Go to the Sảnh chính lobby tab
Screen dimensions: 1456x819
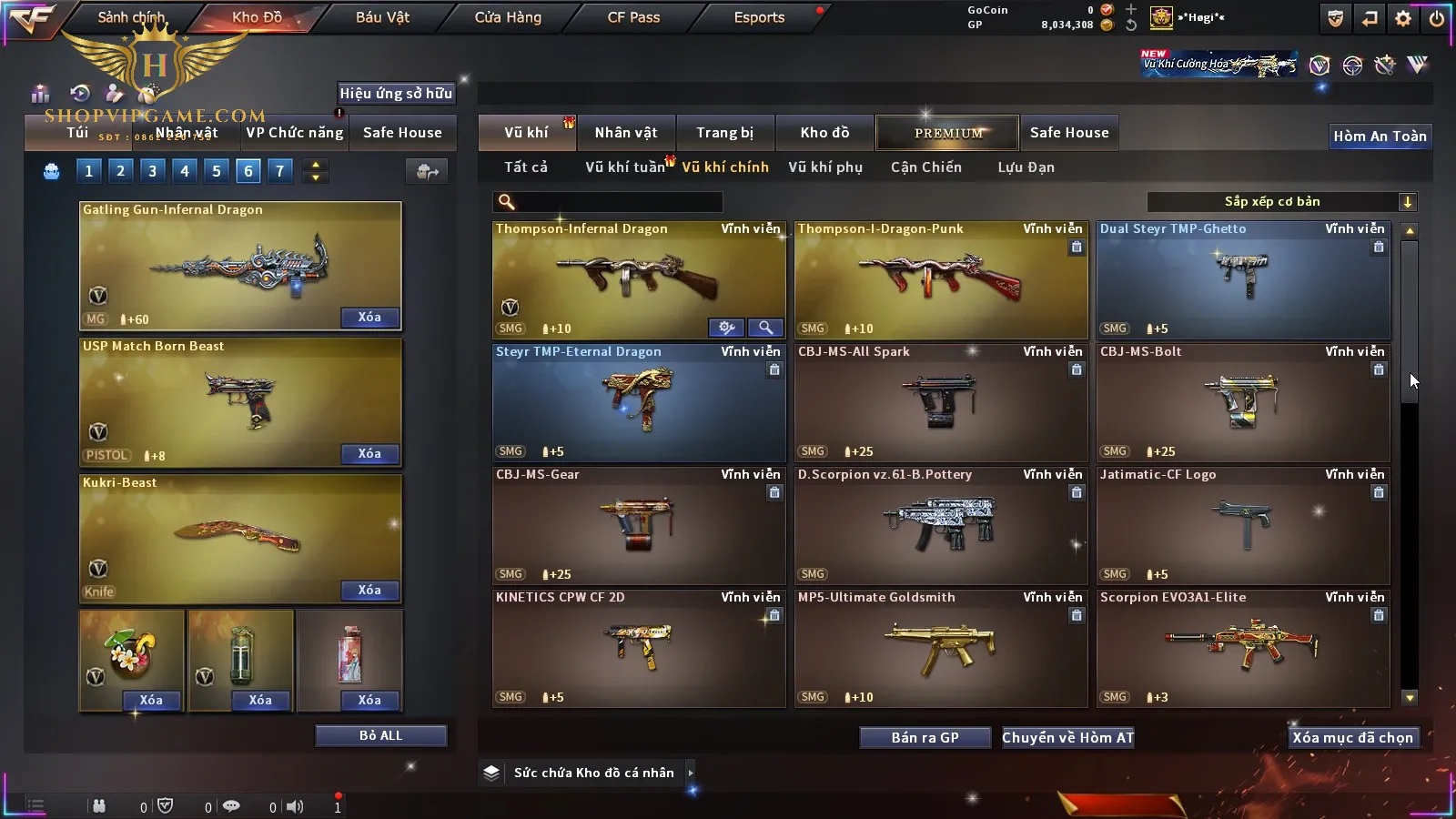(131, 17)
